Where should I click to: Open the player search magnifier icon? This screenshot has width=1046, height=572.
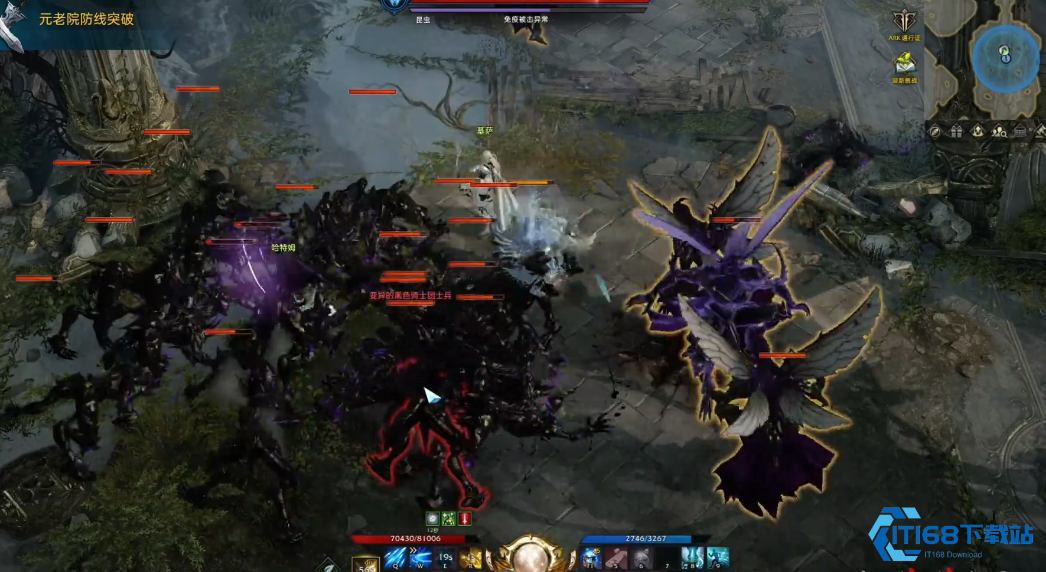(998, 131)
